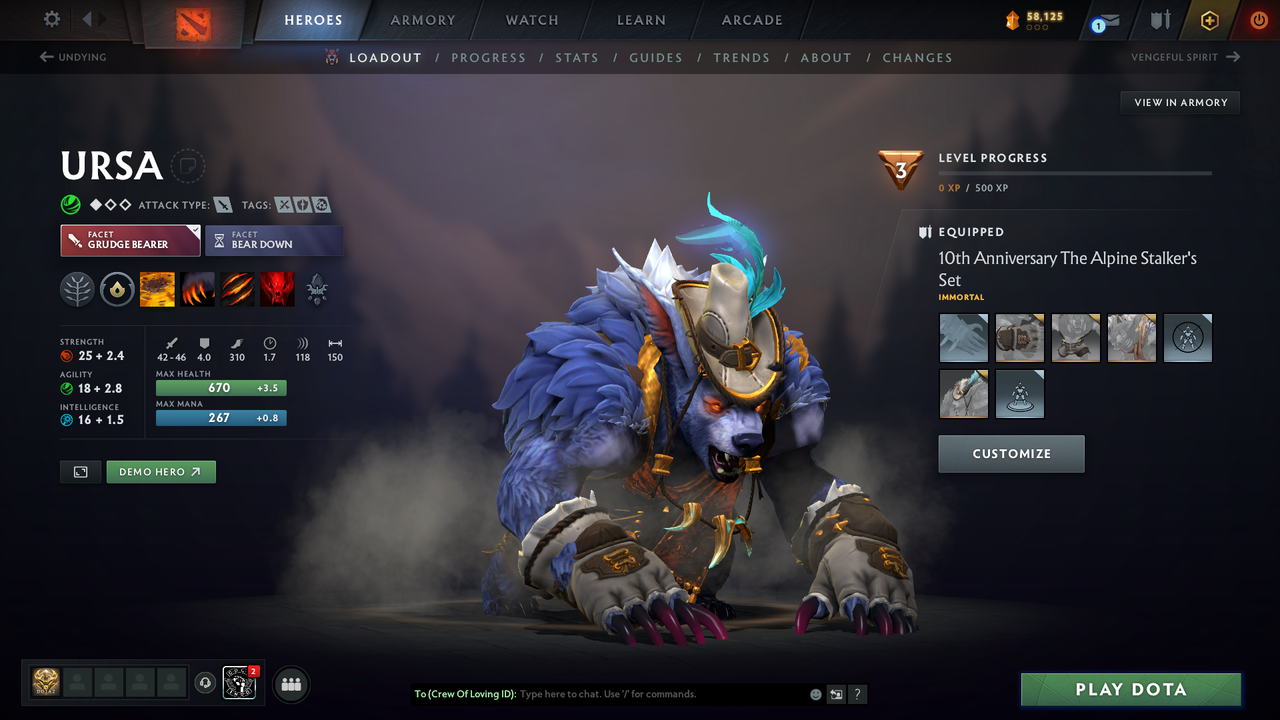Open the ARCADE menu
This screenshot has width=1280, height=720.
[751, 20]
